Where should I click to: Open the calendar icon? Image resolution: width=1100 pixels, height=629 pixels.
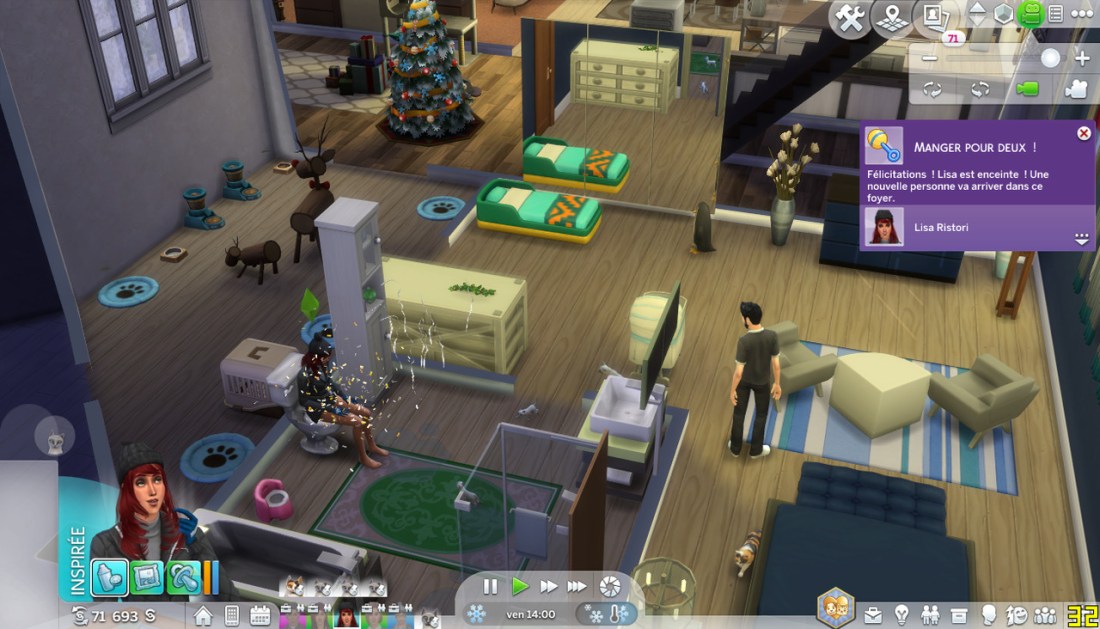coord(260,615)
